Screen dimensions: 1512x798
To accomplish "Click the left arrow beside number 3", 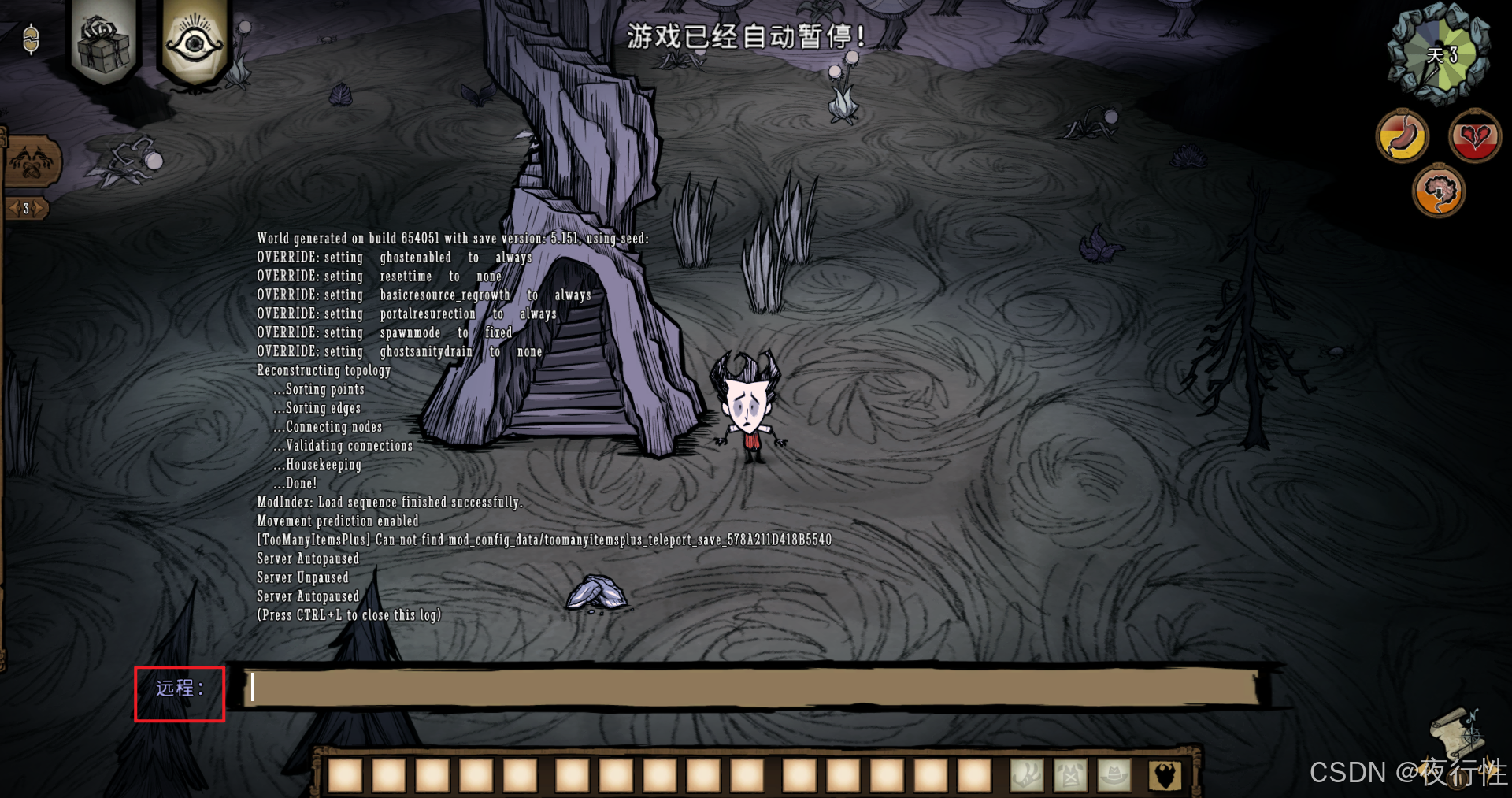I will click(13, 209).
